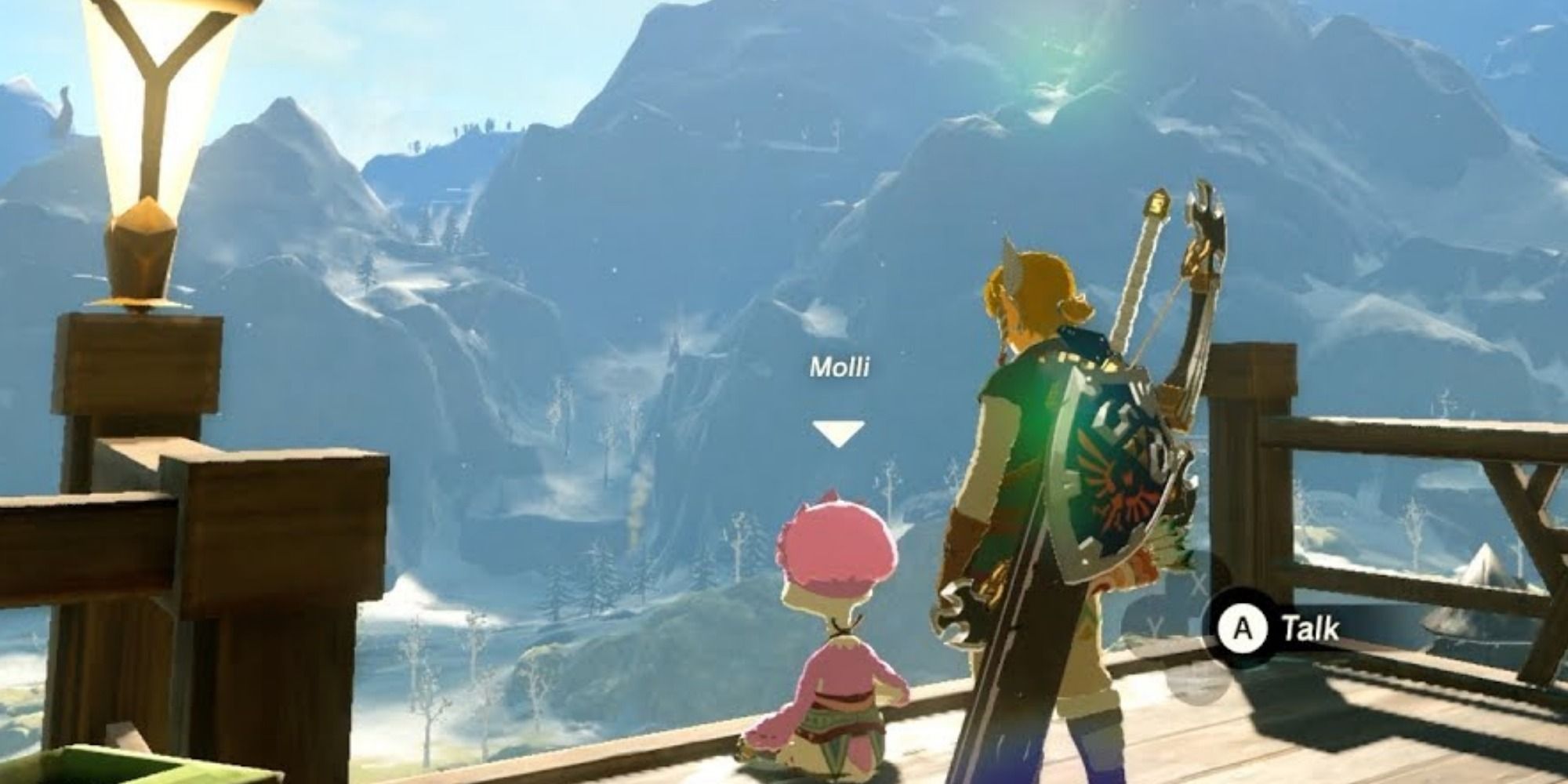1568x784 pixels.
Task: Click the faded Y button hint
Action: click(1154, 626)
